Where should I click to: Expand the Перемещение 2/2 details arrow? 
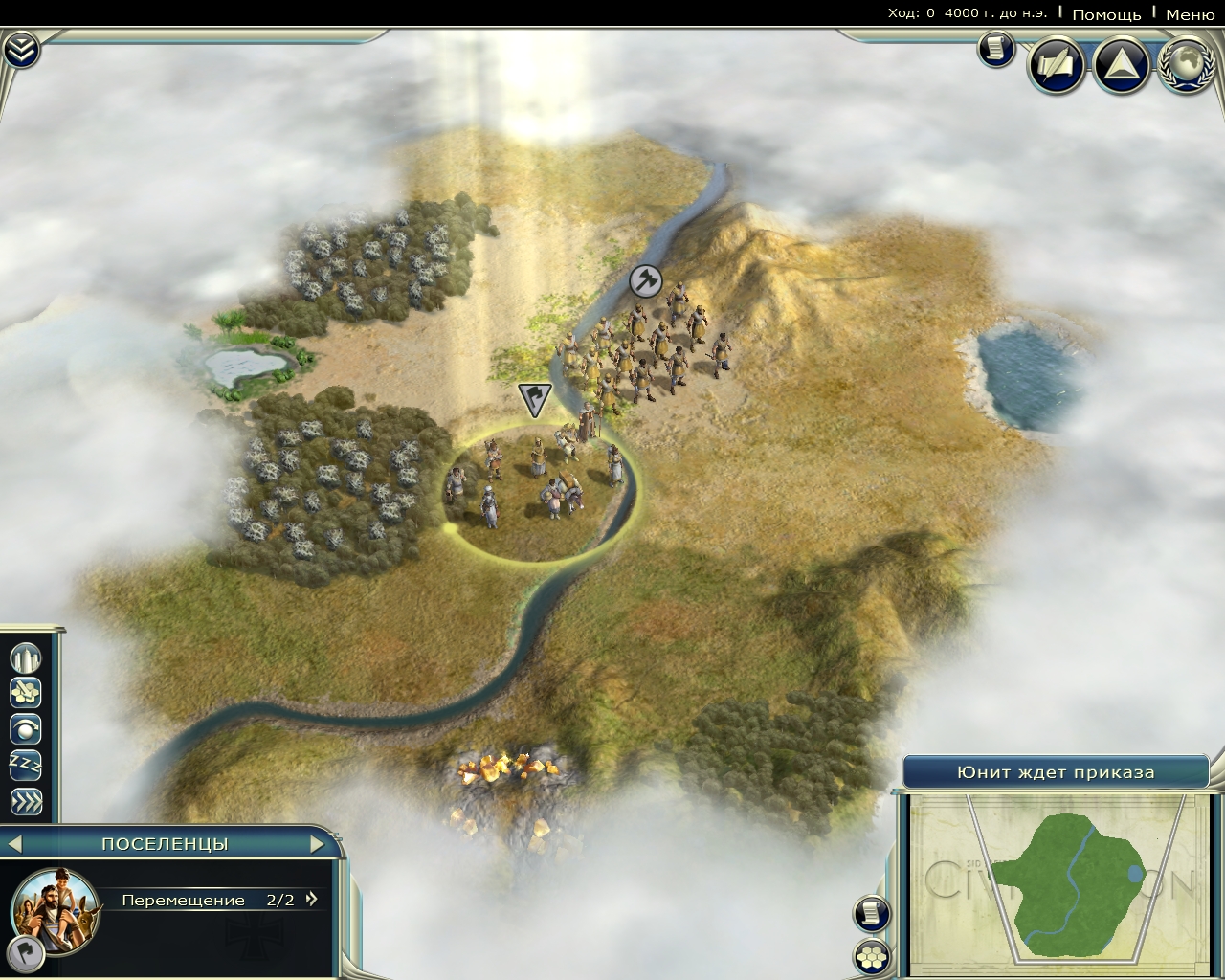click(311, 899)
